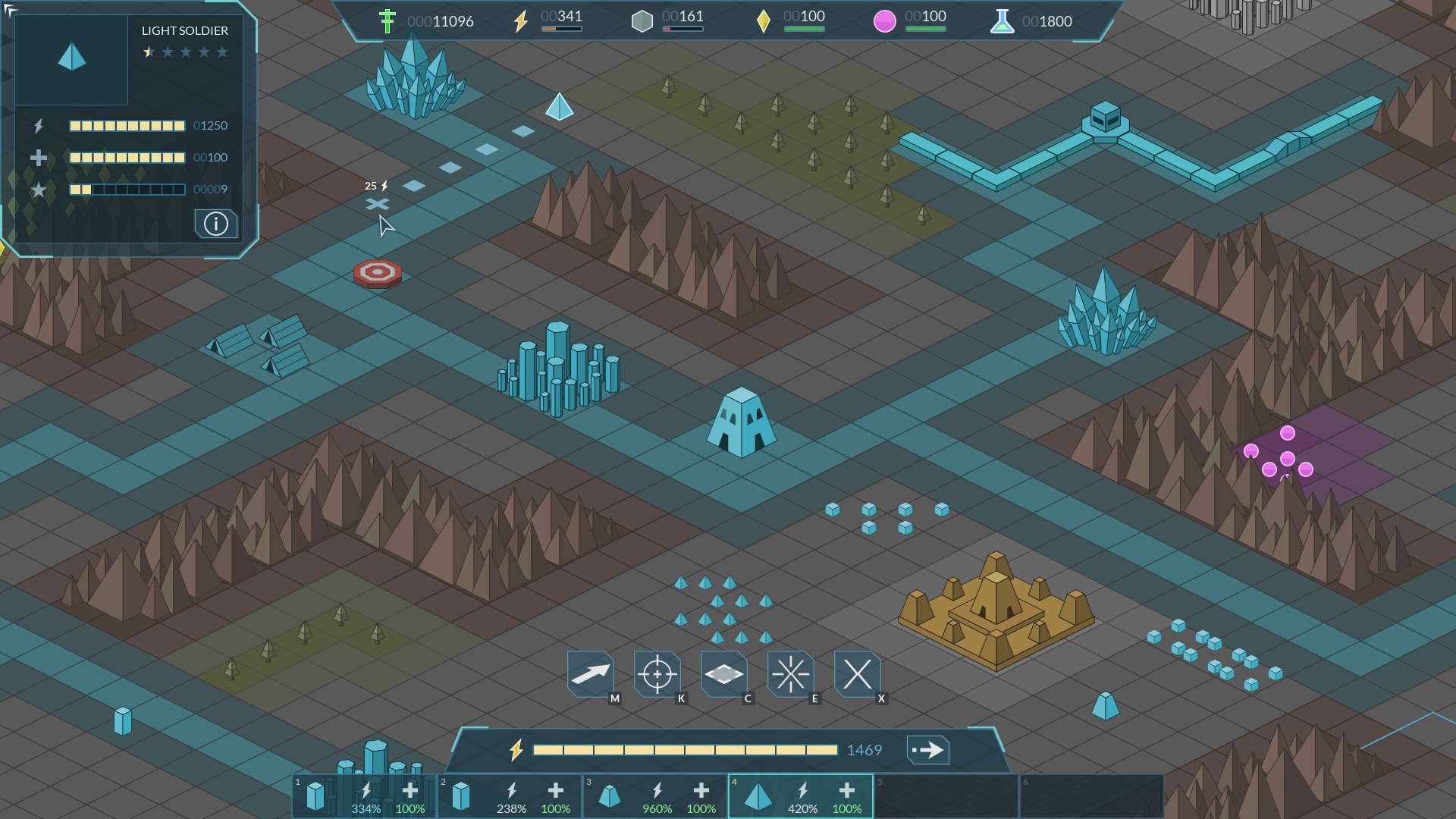Select unit group 1 at 334% energy

364,796
